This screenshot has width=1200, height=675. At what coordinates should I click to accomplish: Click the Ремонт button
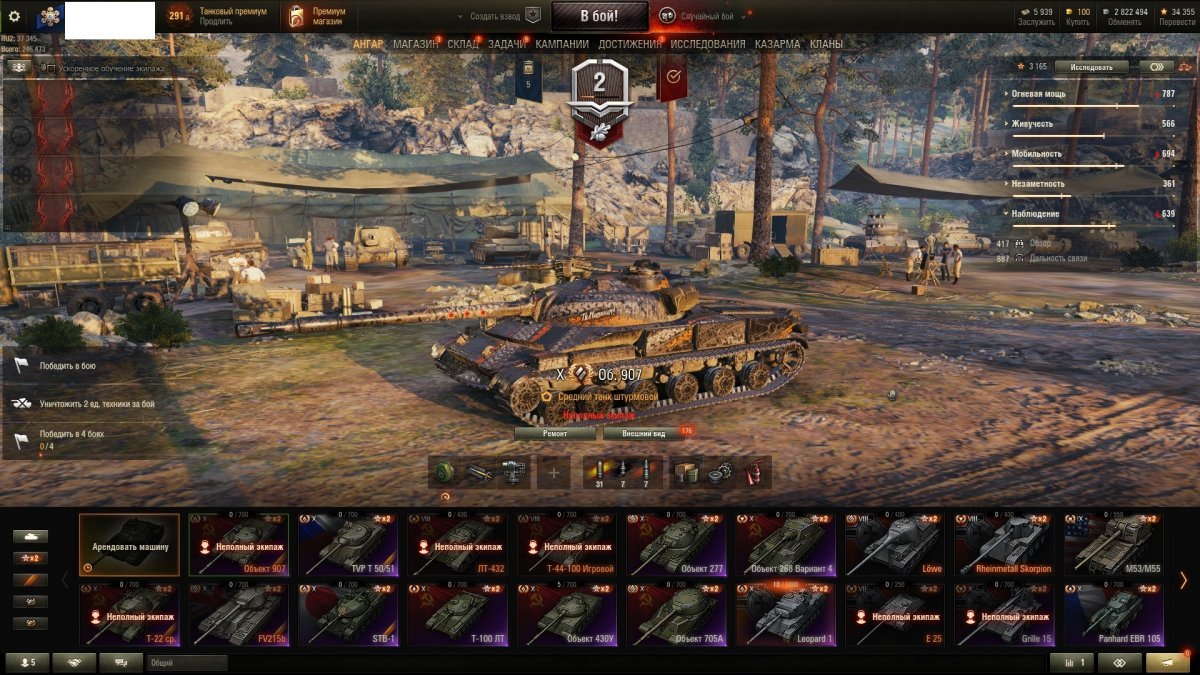click(x=555, y=434)
